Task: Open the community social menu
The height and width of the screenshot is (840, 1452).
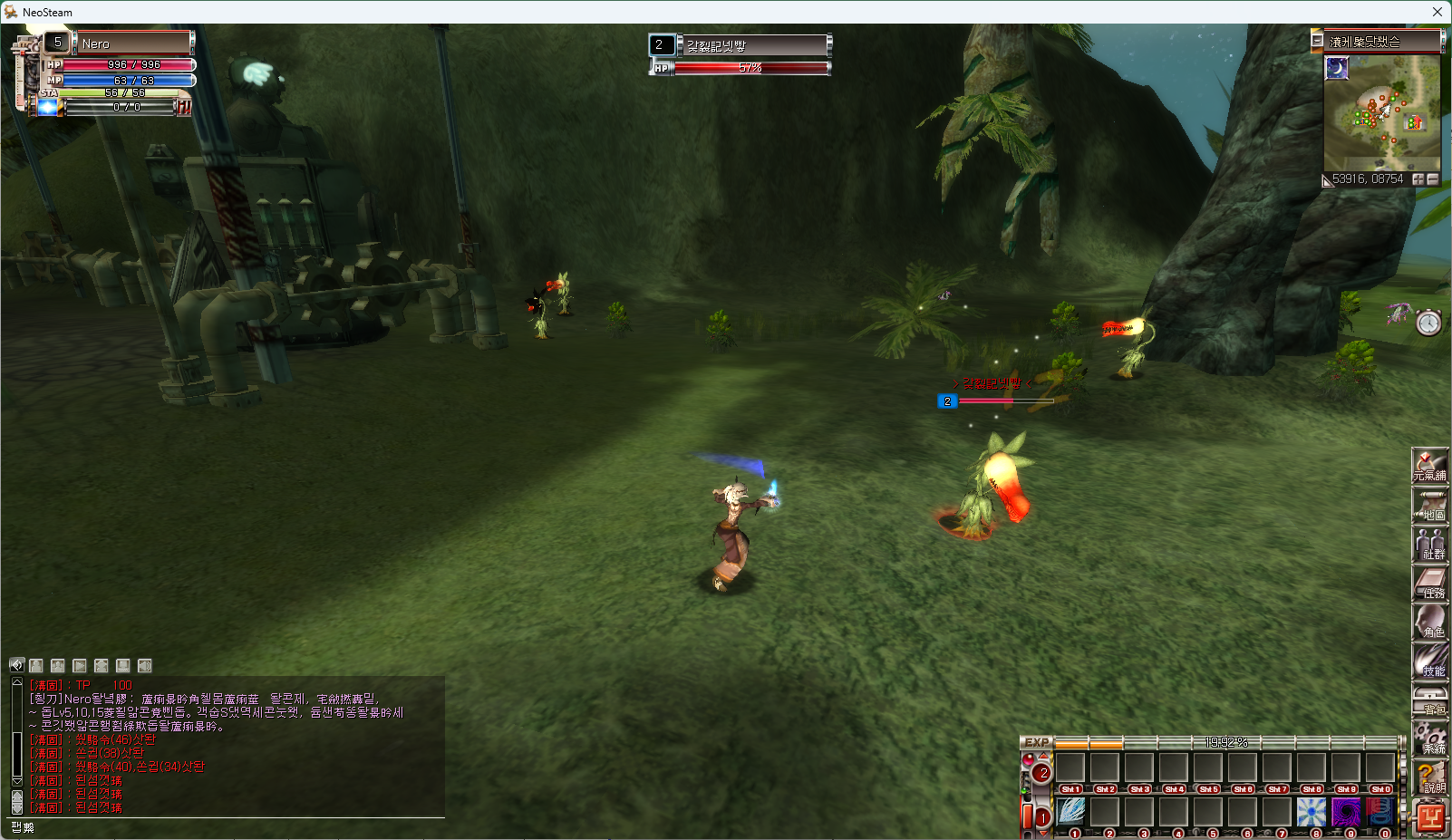Action: [1430, 545]
